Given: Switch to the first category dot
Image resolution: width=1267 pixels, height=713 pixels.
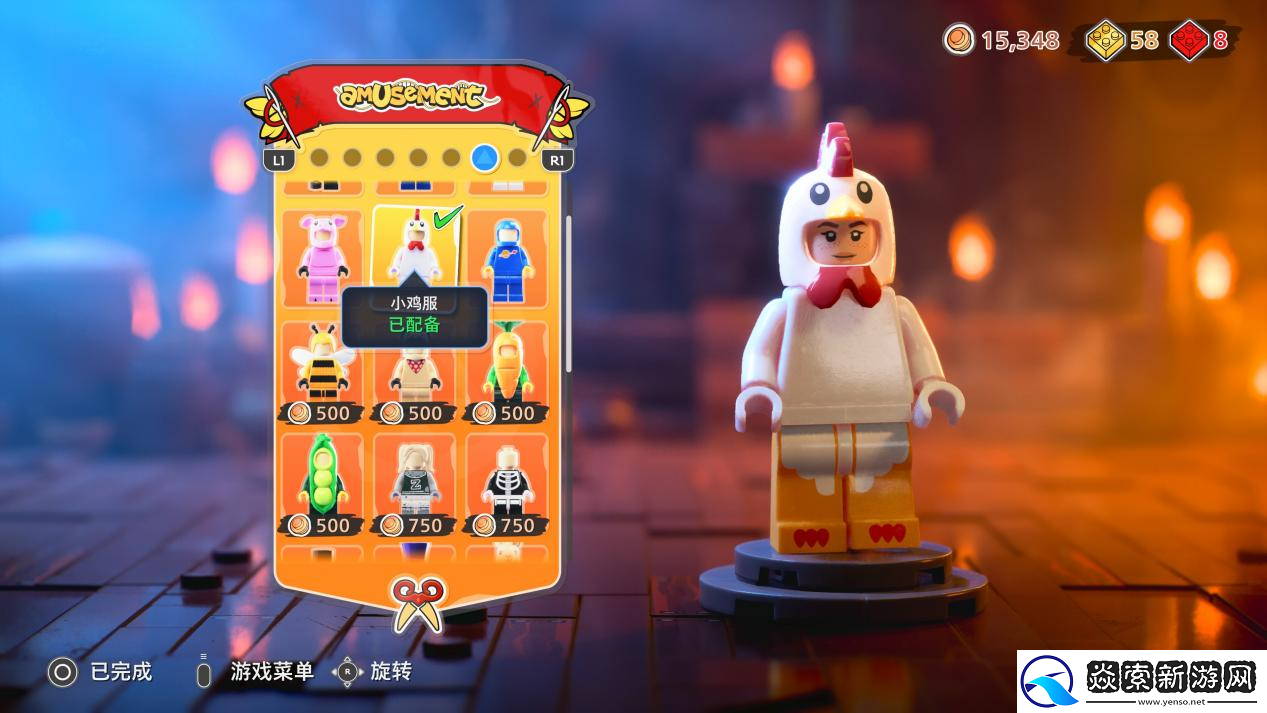Looking at the screenshot, I should click(x=319, y=157).
